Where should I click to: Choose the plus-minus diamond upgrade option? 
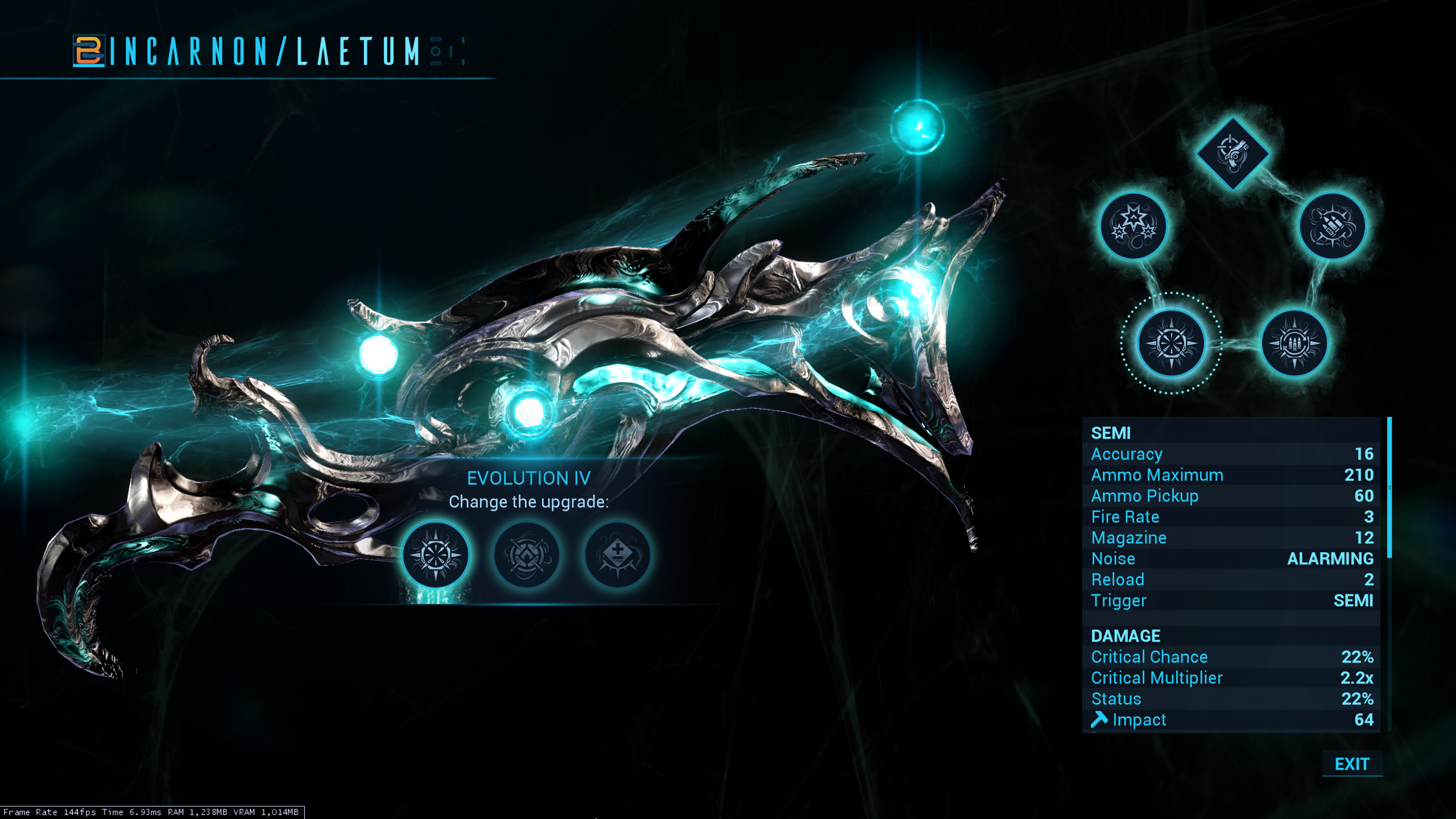coord(618,555)
